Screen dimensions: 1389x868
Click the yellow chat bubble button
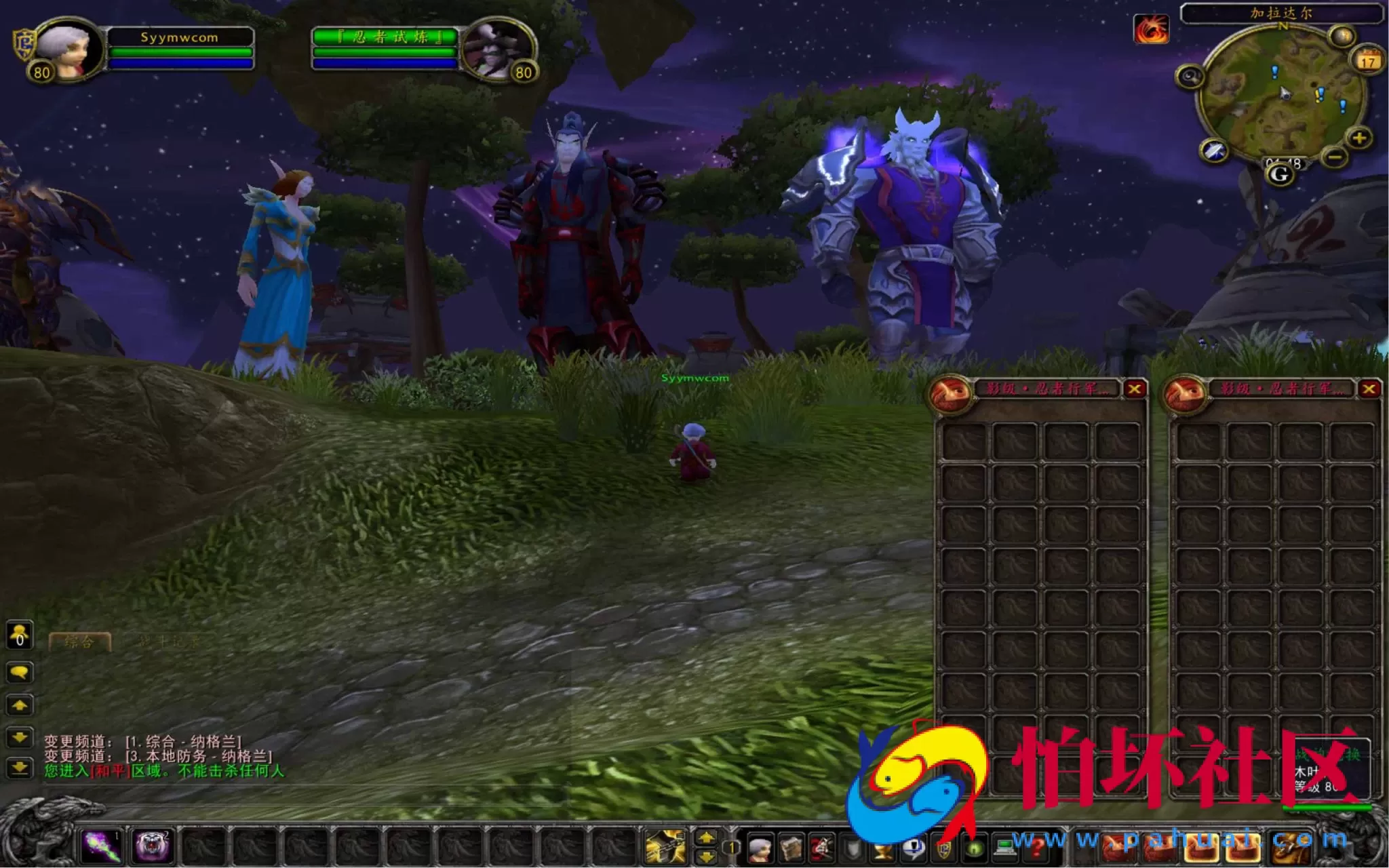coord(18,671)
